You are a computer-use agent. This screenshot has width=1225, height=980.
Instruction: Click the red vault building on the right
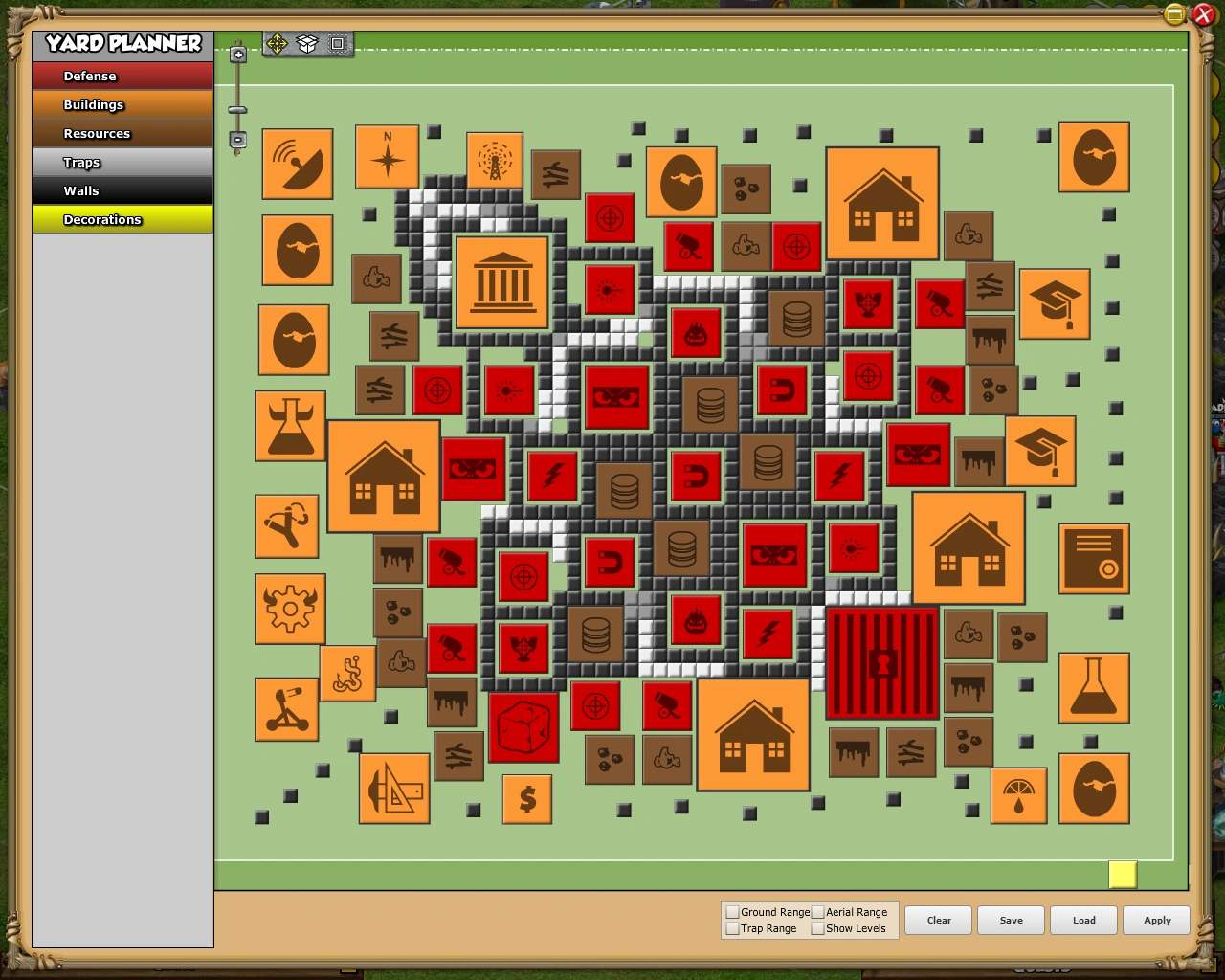[880, 662]
